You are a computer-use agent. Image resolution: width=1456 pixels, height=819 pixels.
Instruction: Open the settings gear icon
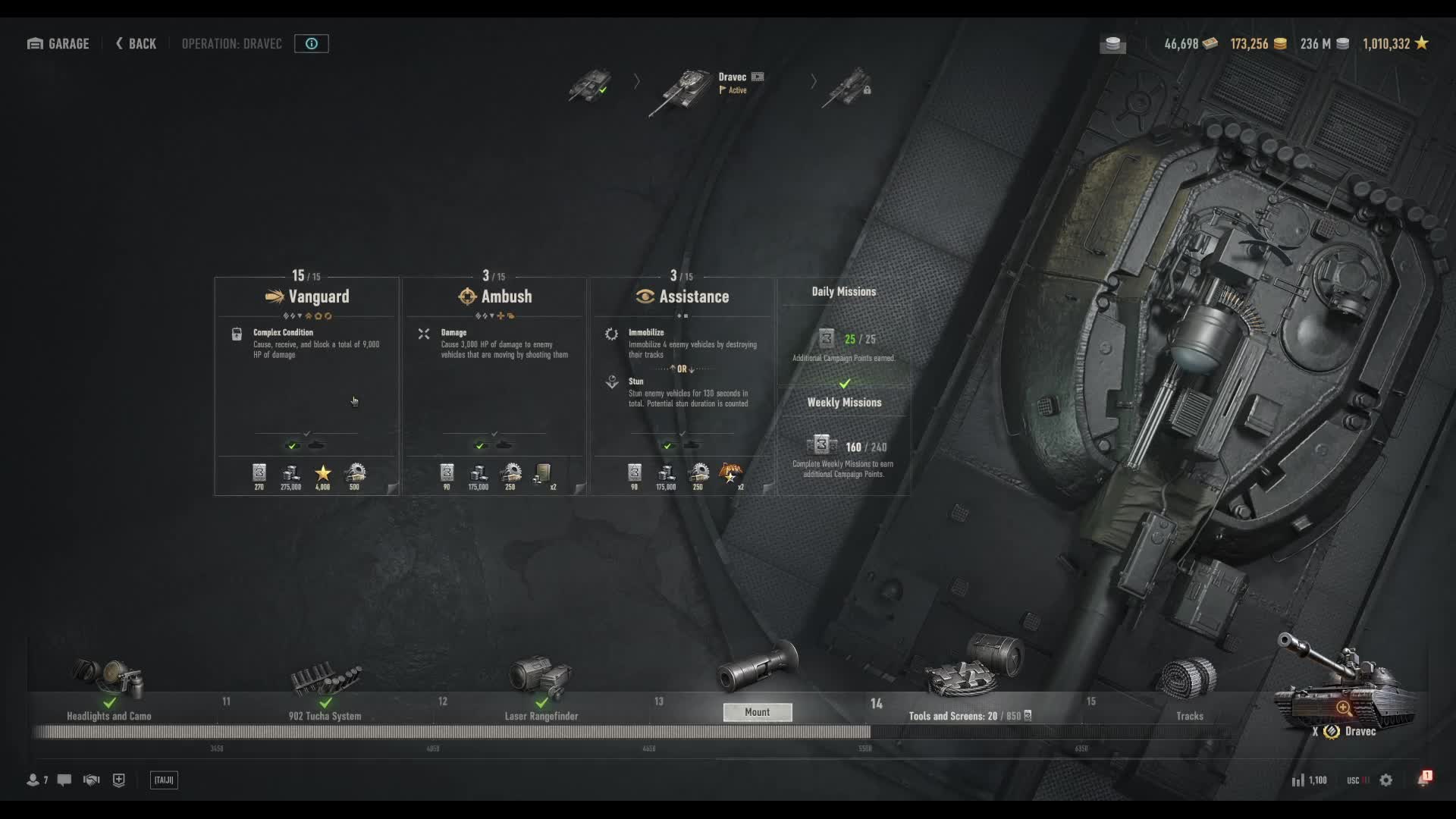click(x=1385, y=780)
